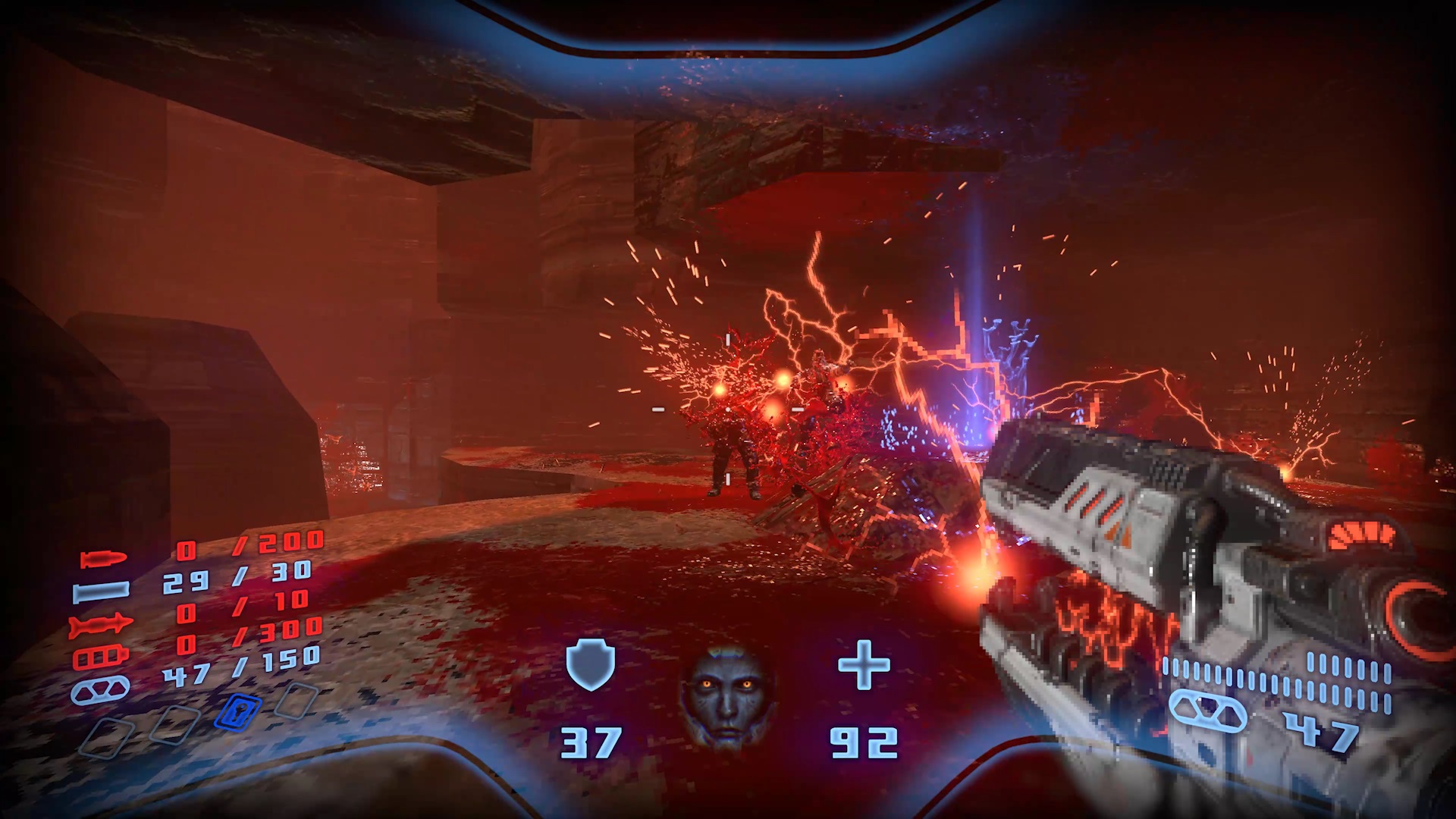Select the red energy battery ammo icon
The width and height of the screenshot is (1456, 819).
pos(100,657)
